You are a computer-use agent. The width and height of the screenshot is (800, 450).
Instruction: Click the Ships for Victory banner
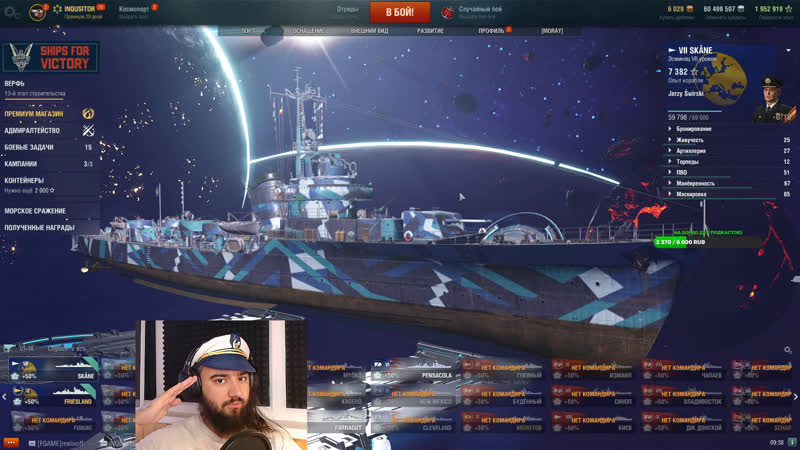pos(50,57)
